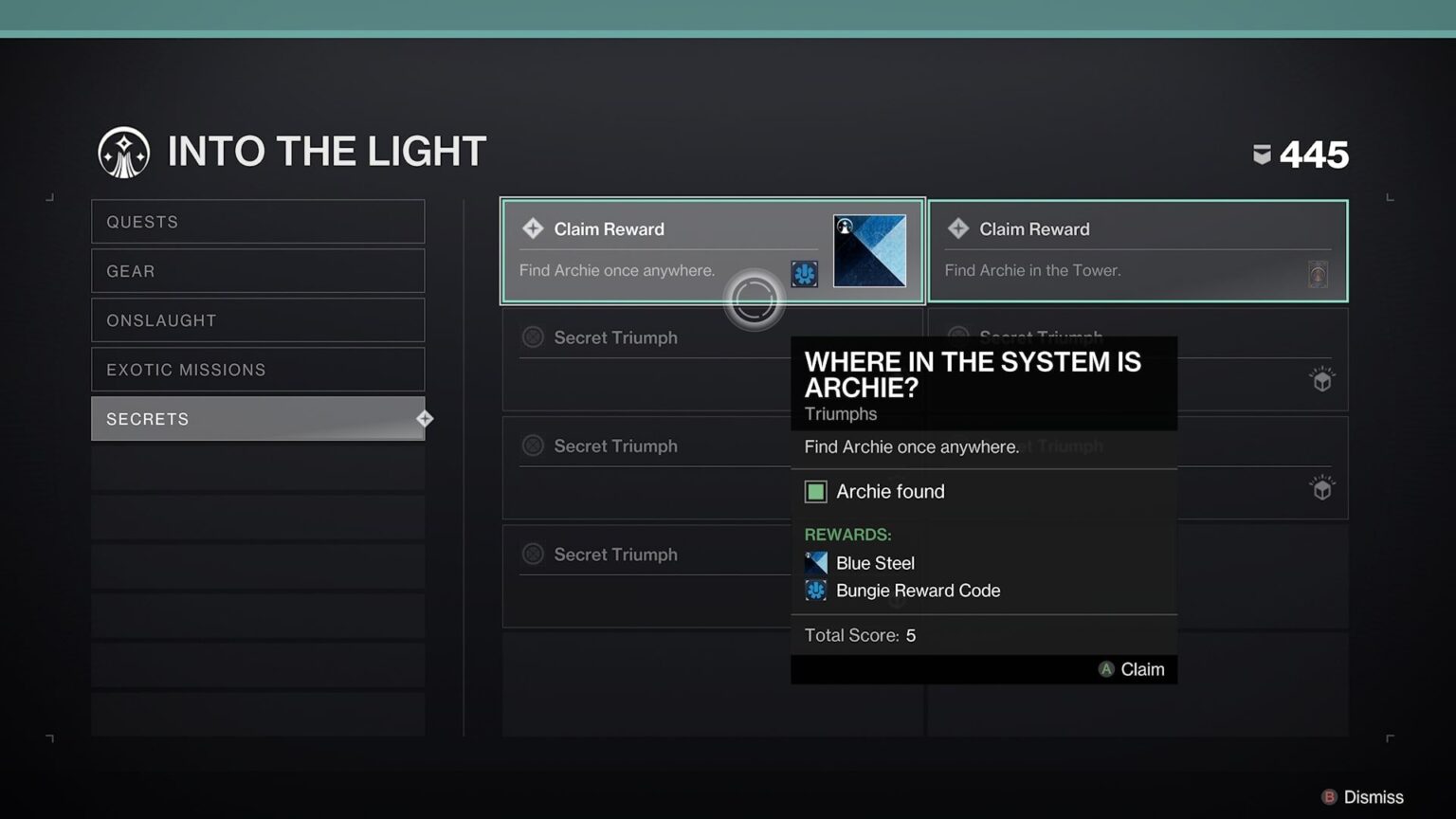Select the Blue Steel reward icon in the tooltip

(x=815, y=562)
